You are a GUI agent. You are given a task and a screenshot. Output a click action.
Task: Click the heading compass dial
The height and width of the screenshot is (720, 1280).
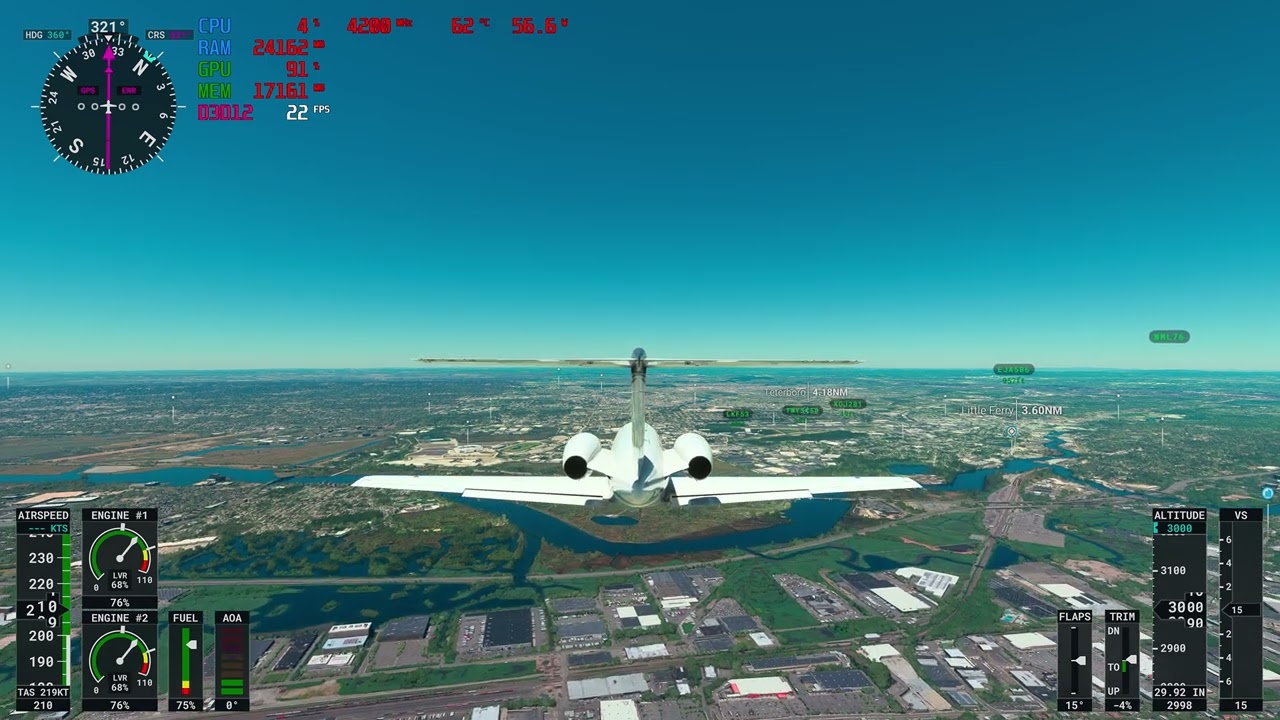108,105
